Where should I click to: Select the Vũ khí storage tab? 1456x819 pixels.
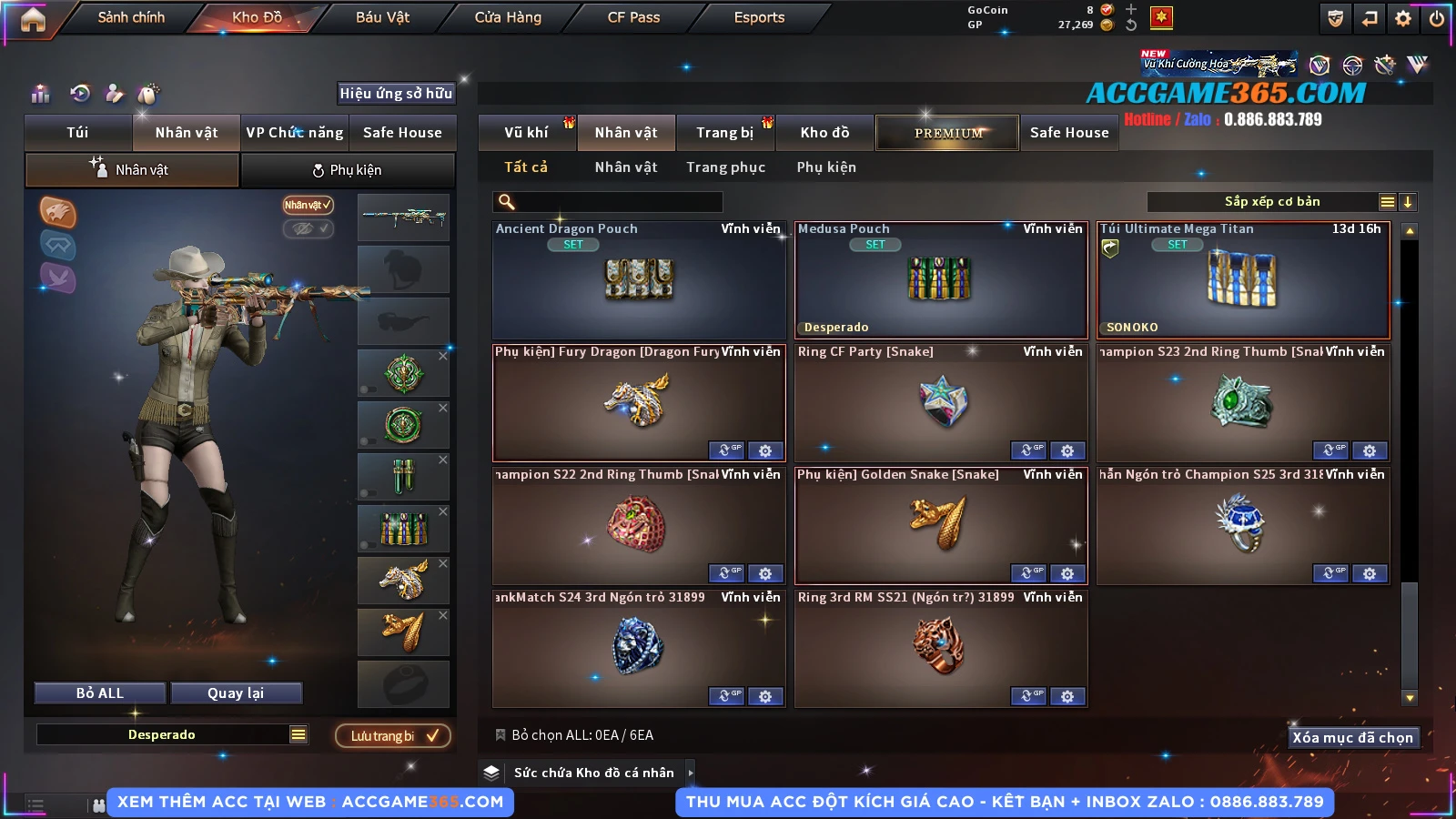526,133
